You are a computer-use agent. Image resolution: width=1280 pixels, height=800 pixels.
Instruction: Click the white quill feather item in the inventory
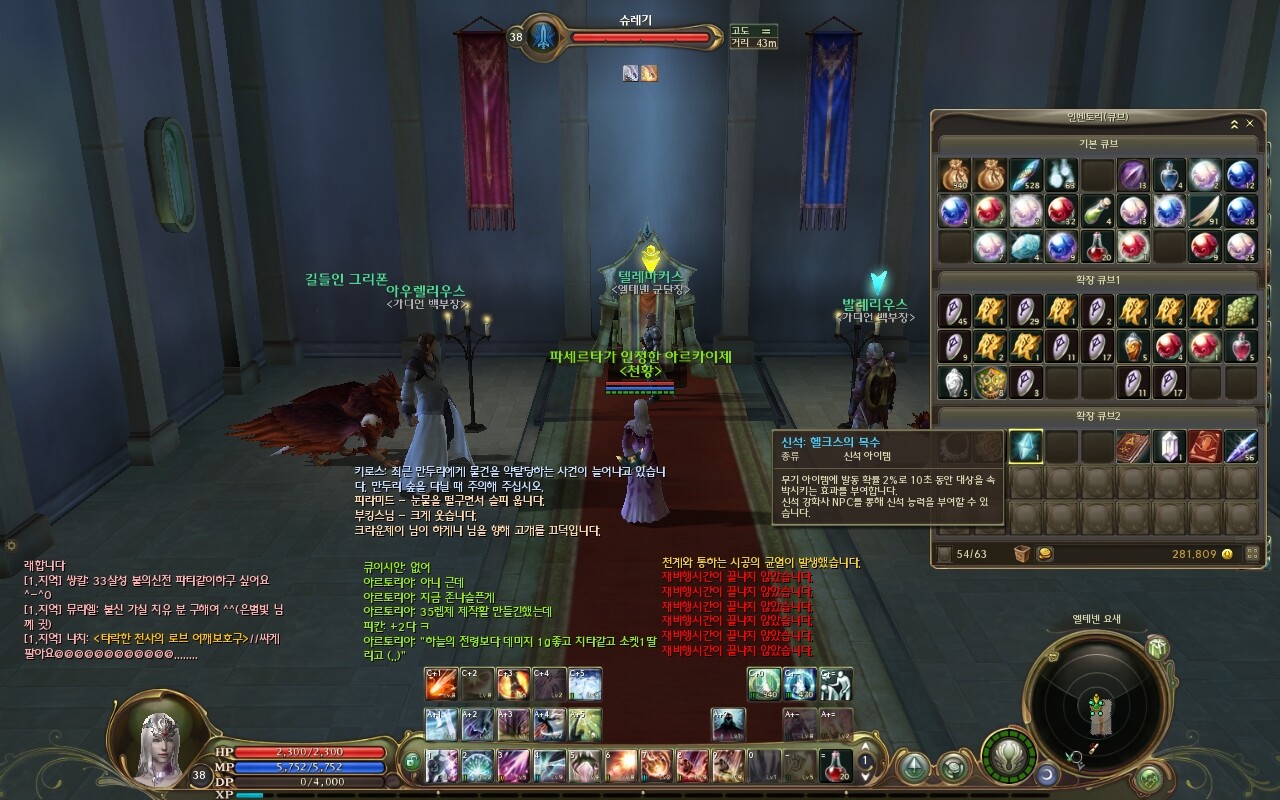pyautogui.click(x=1205, y=211)
